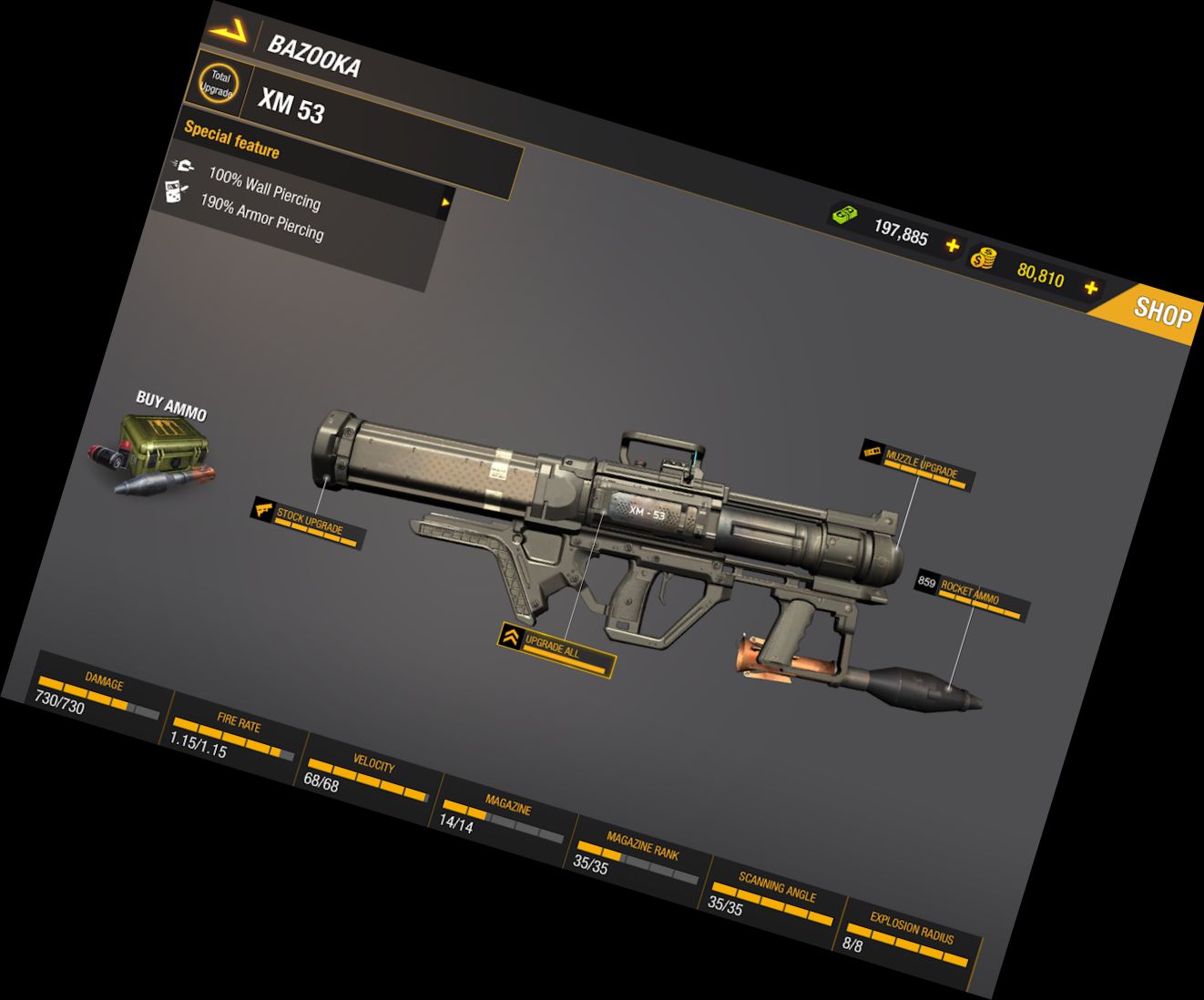Add more gold coins with the plus
The height and width of the screenshot is (1000, 1204).
tap(1090, 288)
